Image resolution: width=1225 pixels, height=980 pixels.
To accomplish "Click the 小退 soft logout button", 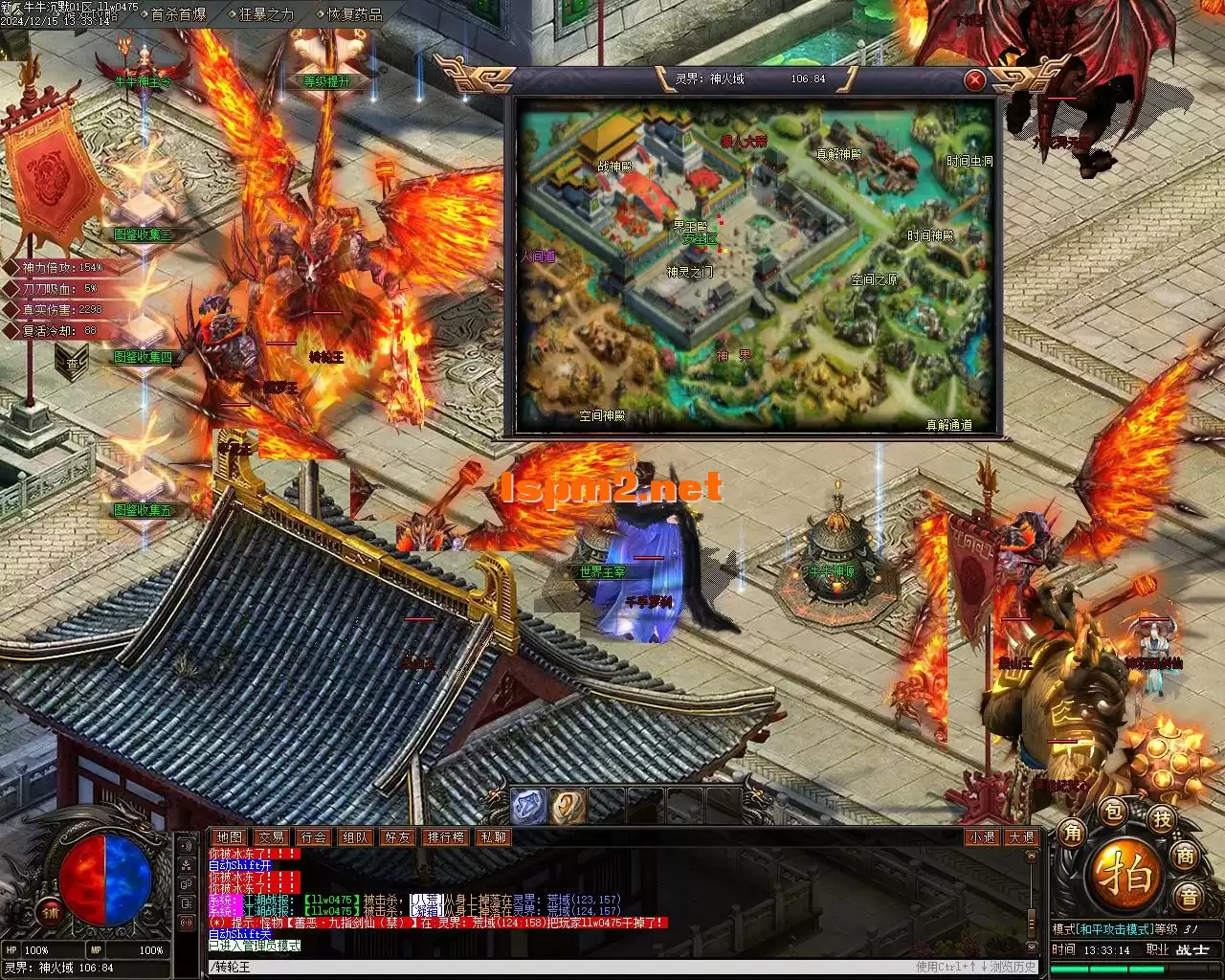I will [981, 837].
